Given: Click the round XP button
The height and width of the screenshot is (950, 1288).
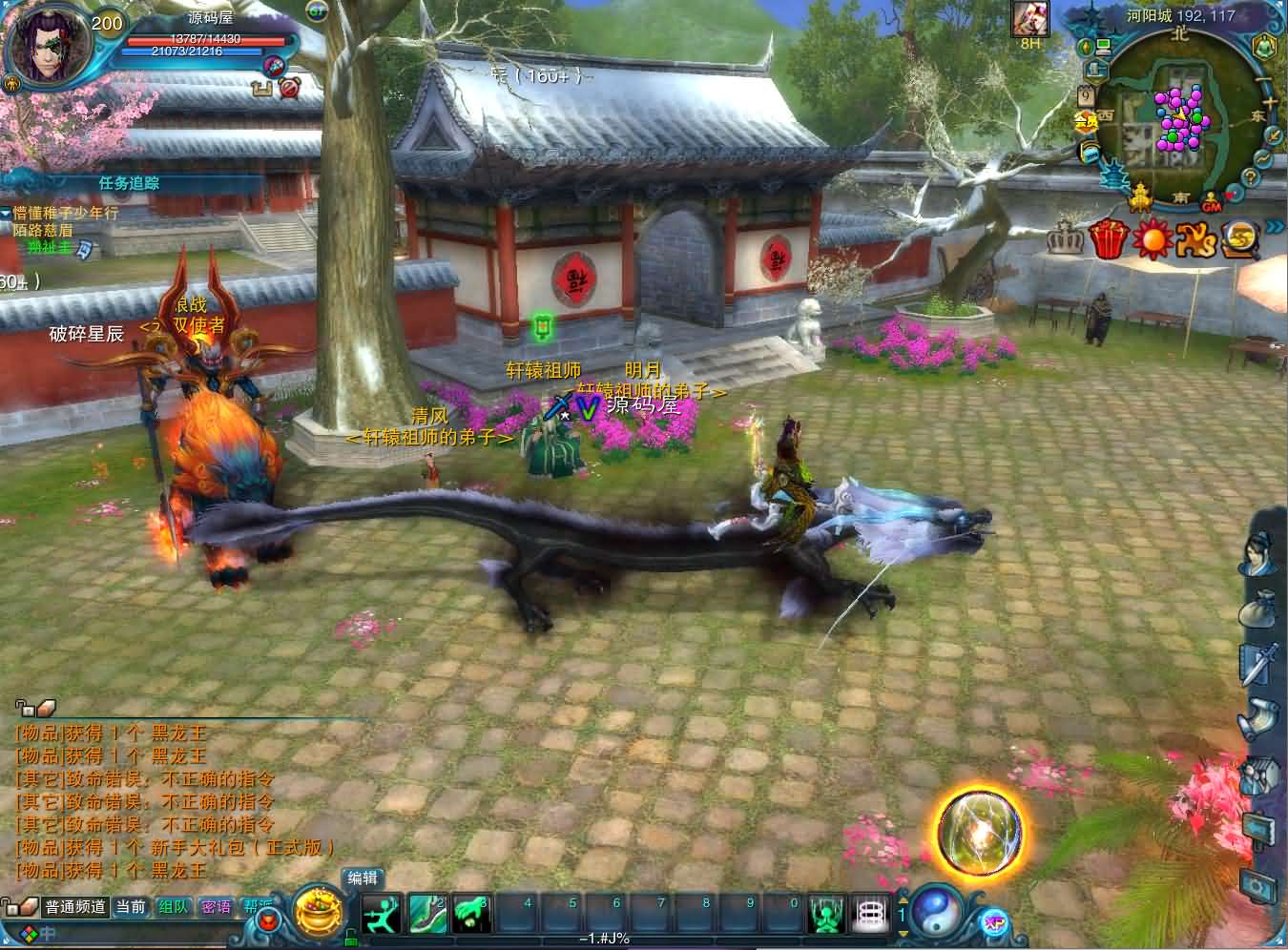Looking at the screenshot, I should (x=994, y=922).
